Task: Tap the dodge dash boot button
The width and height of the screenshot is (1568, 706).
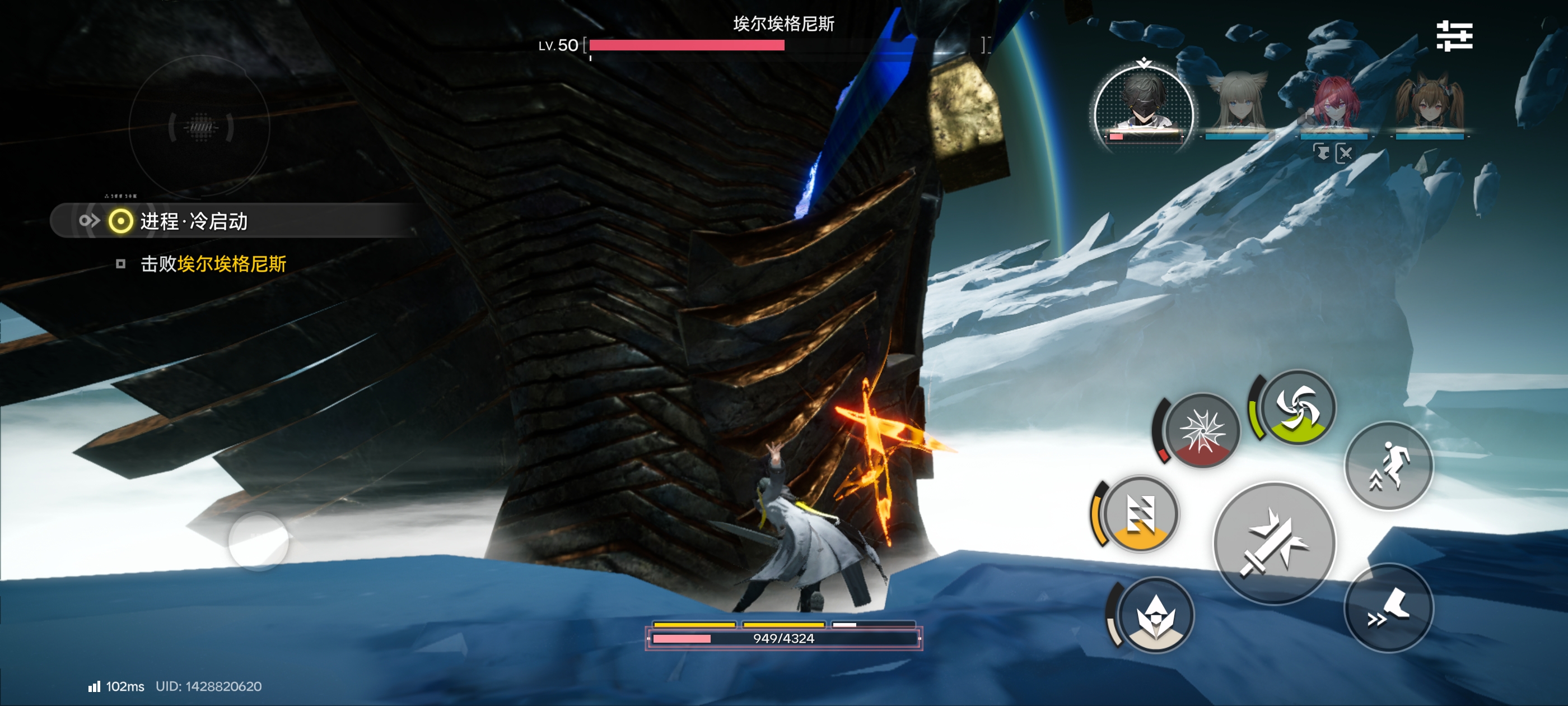Action: click(x=1388, y=607)
